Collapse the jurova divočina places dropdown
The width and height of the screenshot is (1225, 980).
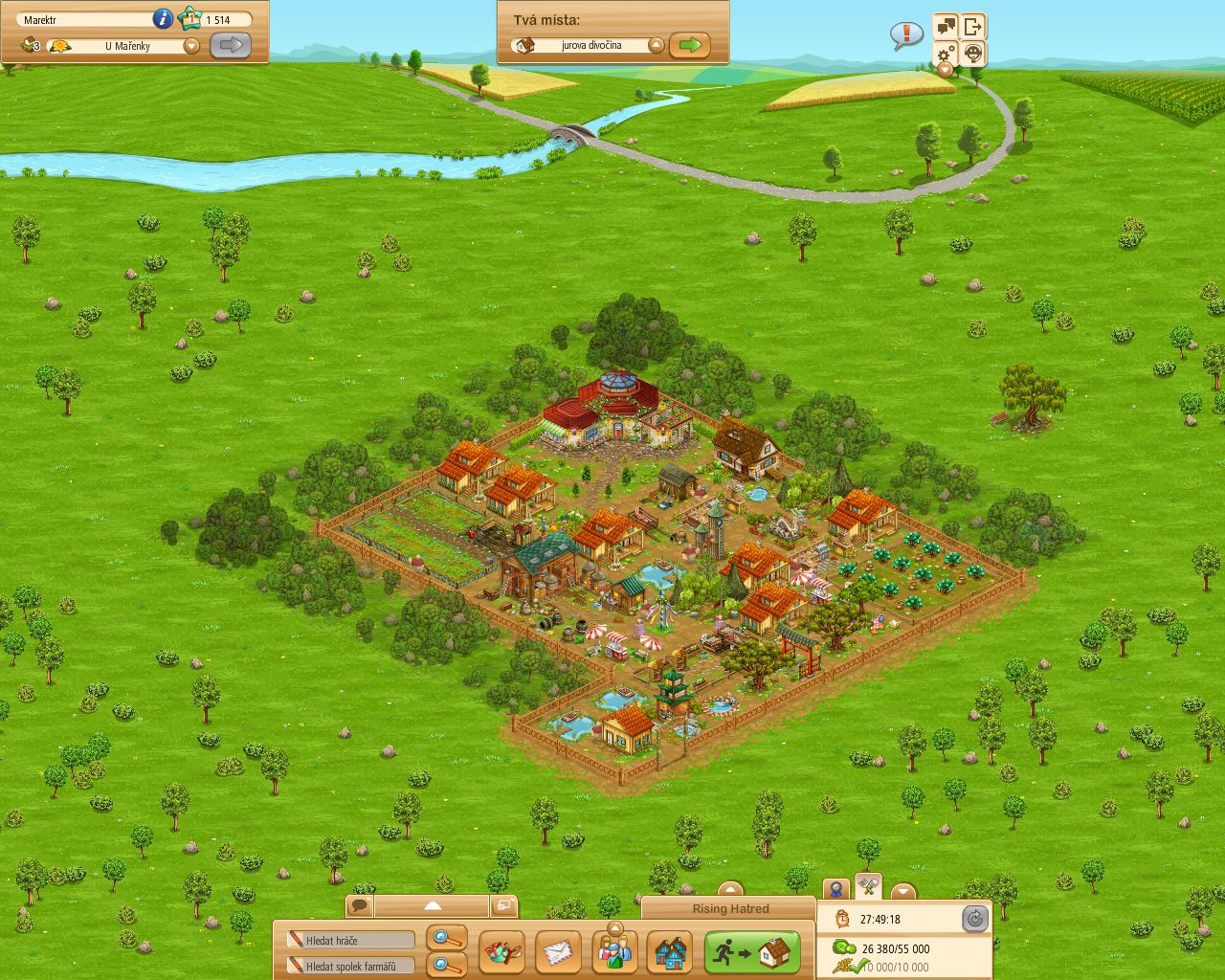click(x=656, y=44)
